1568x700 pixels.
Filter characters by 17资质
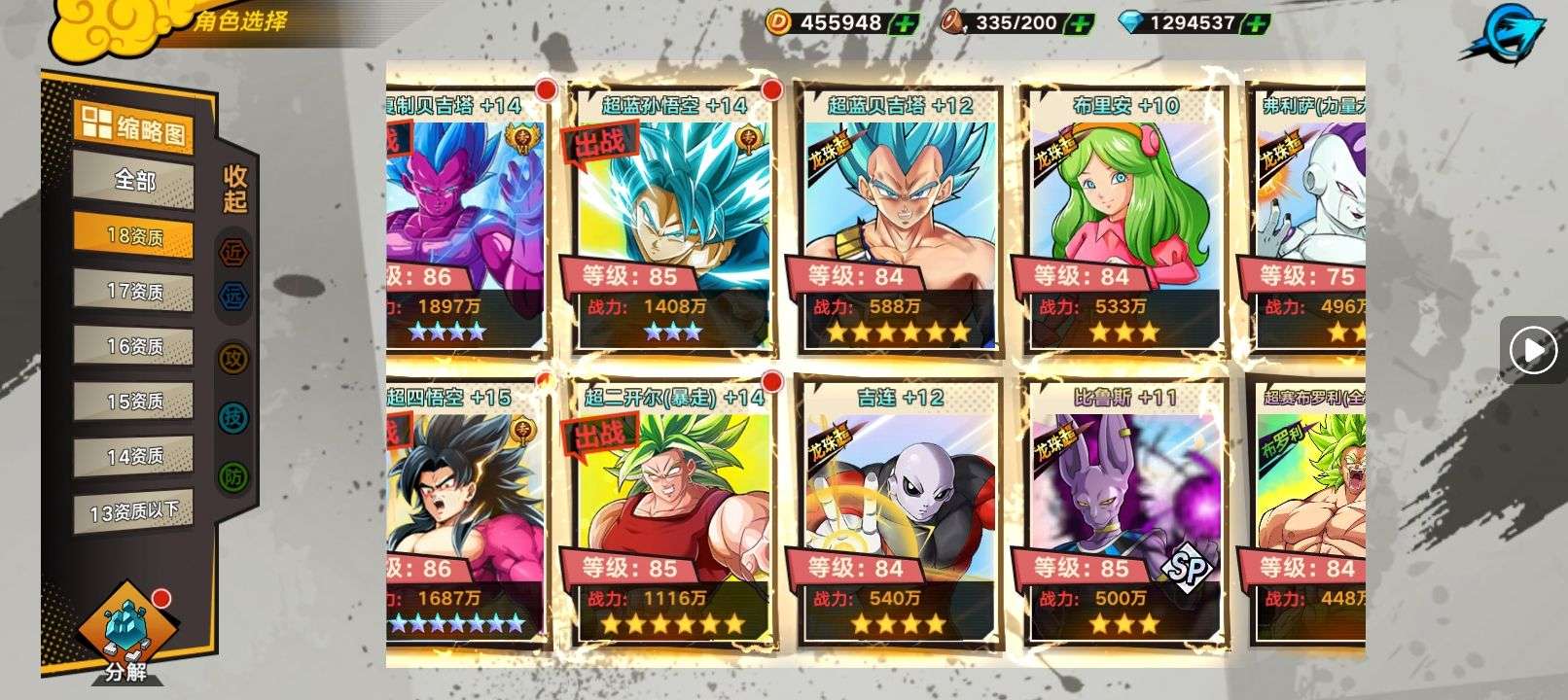(x=134, y=291)
